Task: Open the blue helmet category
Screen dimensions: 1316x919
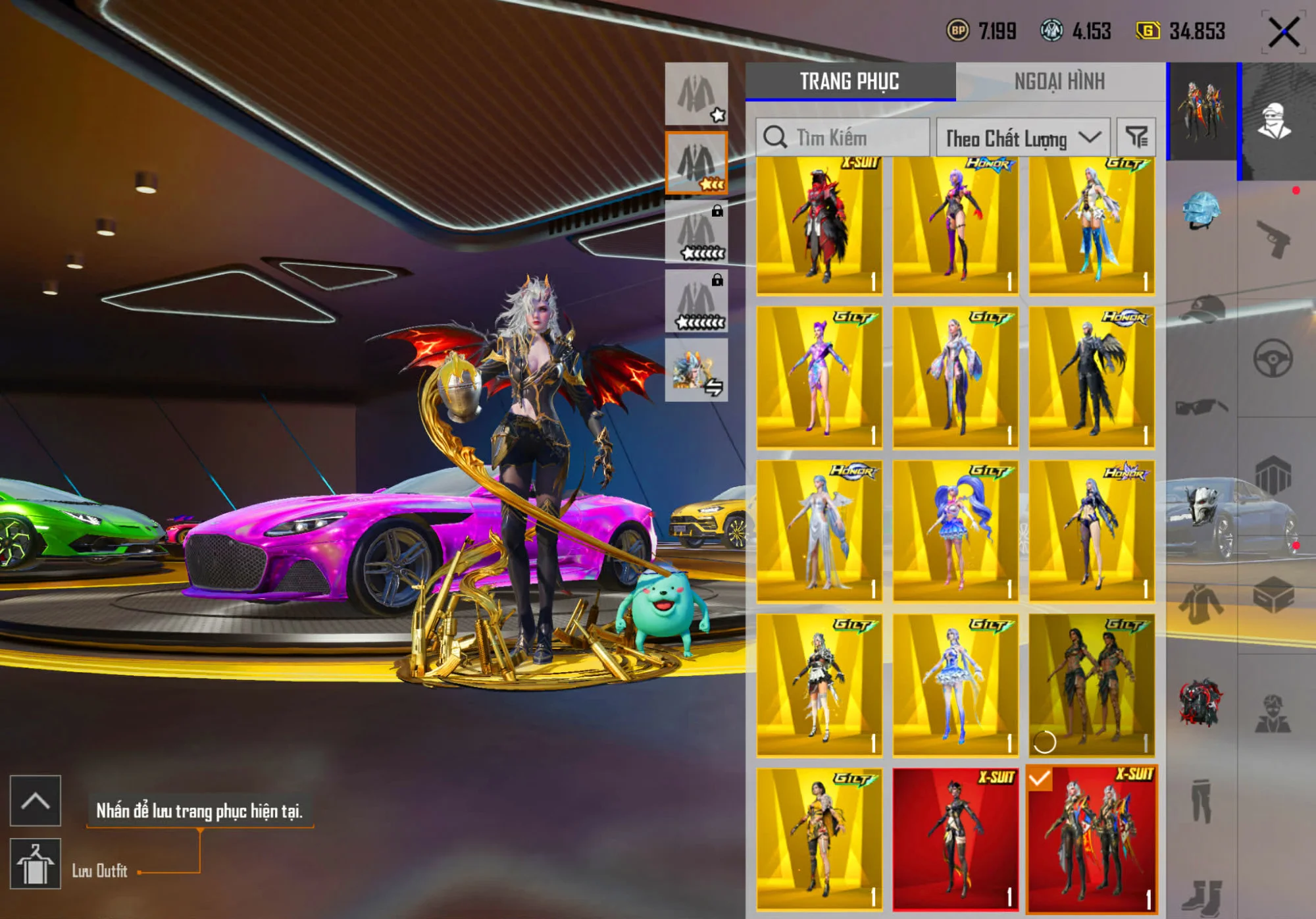Action: tap(1202, 210)
